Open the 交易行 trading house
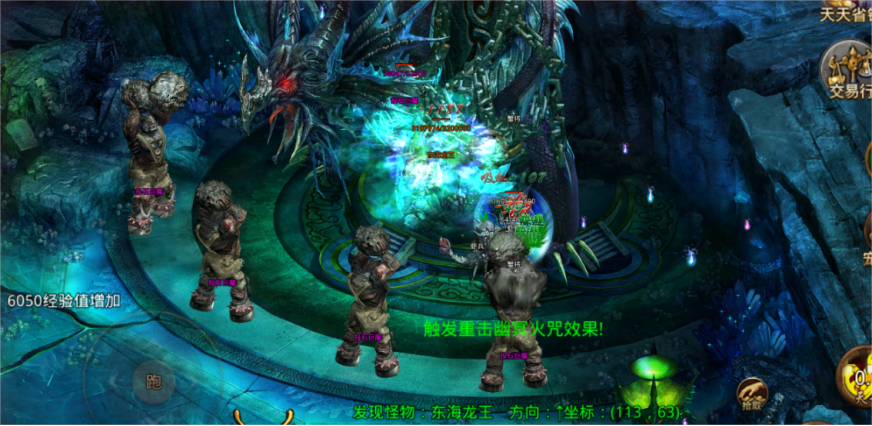Viewport: 872px width, 426px height. click(847, 68)
